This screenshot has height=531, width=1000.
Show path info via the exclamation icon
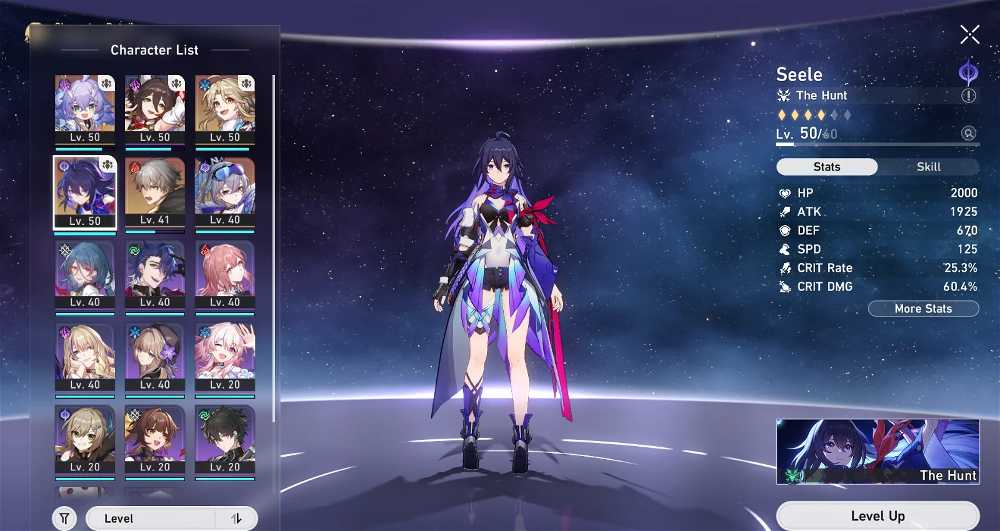(968, 96)
